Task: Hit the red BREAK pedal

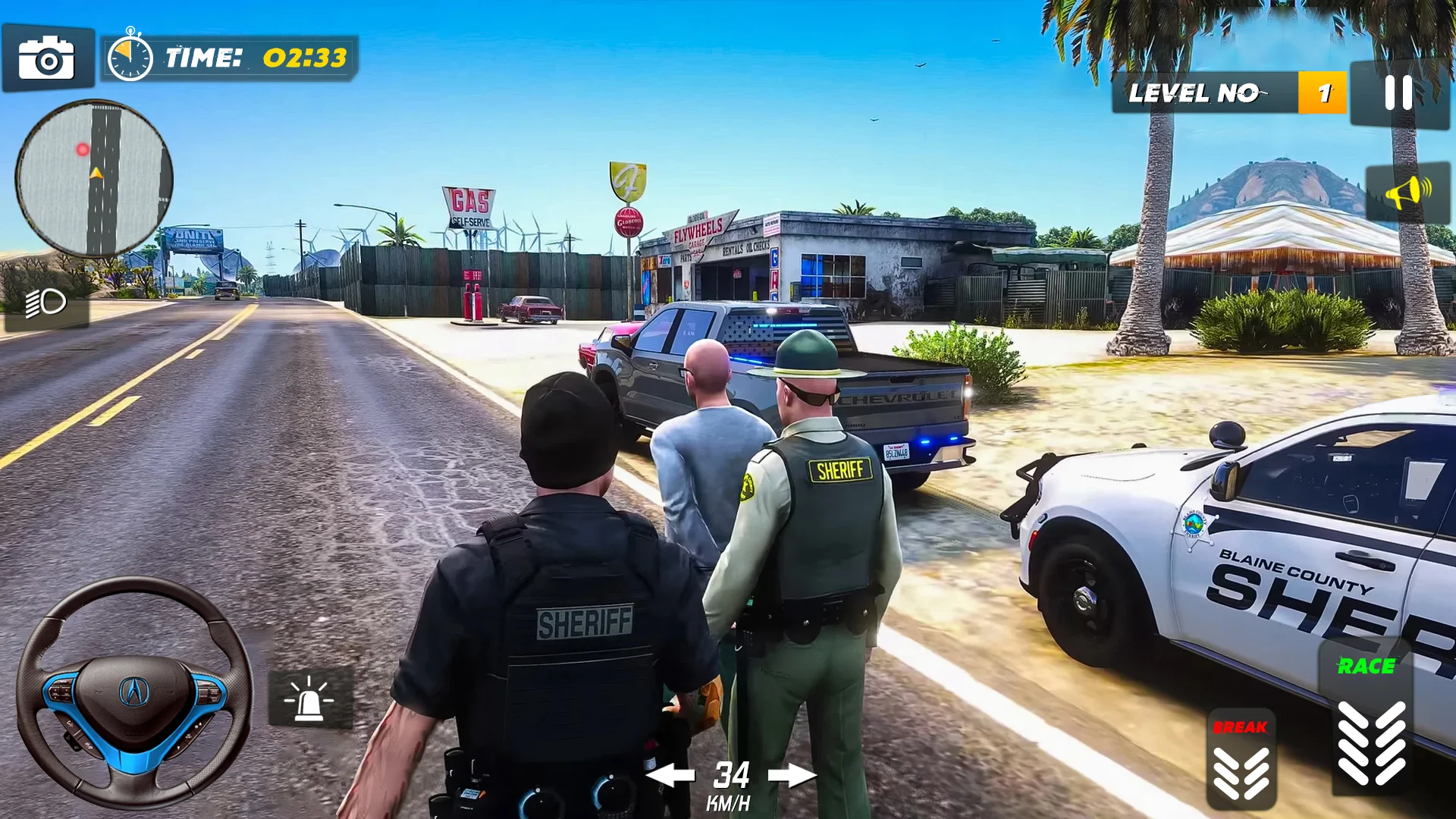Action: coord(1241,761)
